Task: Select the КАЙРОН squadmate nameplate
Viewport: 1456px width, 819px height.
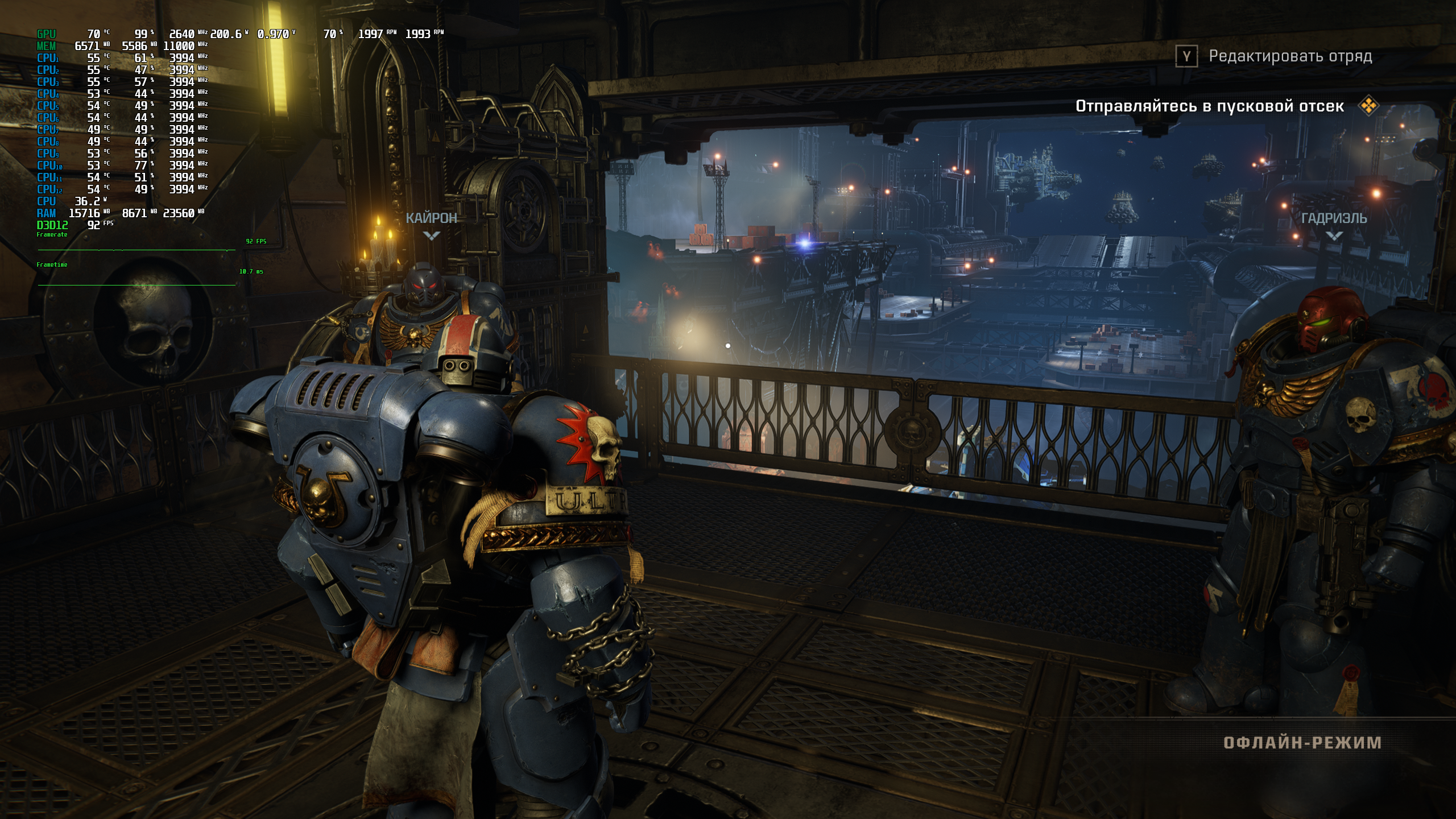Action: click(x=431, y=218)
